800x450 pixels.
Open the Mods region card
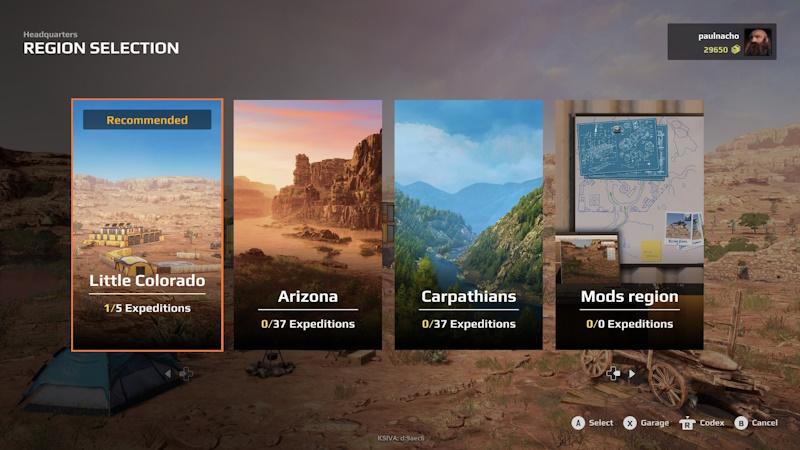pos(629,225)
